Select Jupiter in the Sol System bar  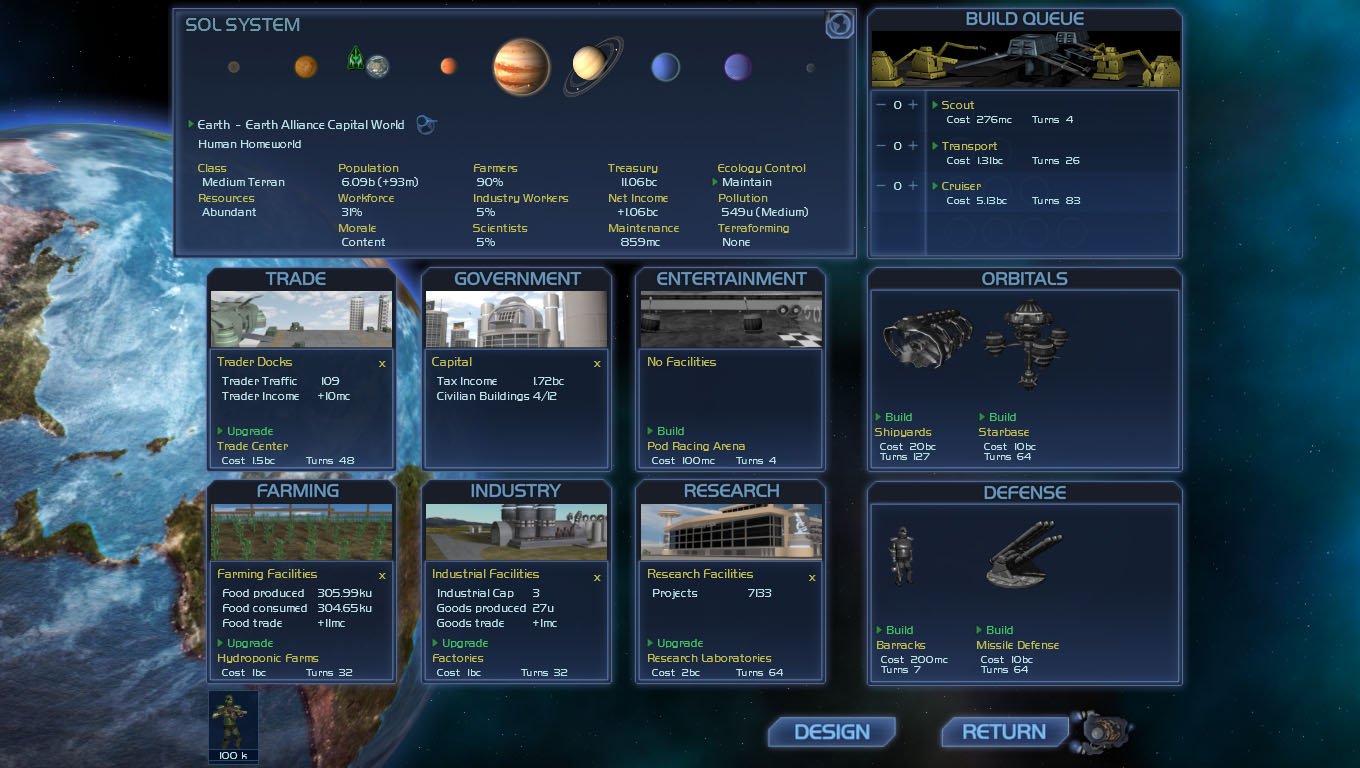[521, 67]
